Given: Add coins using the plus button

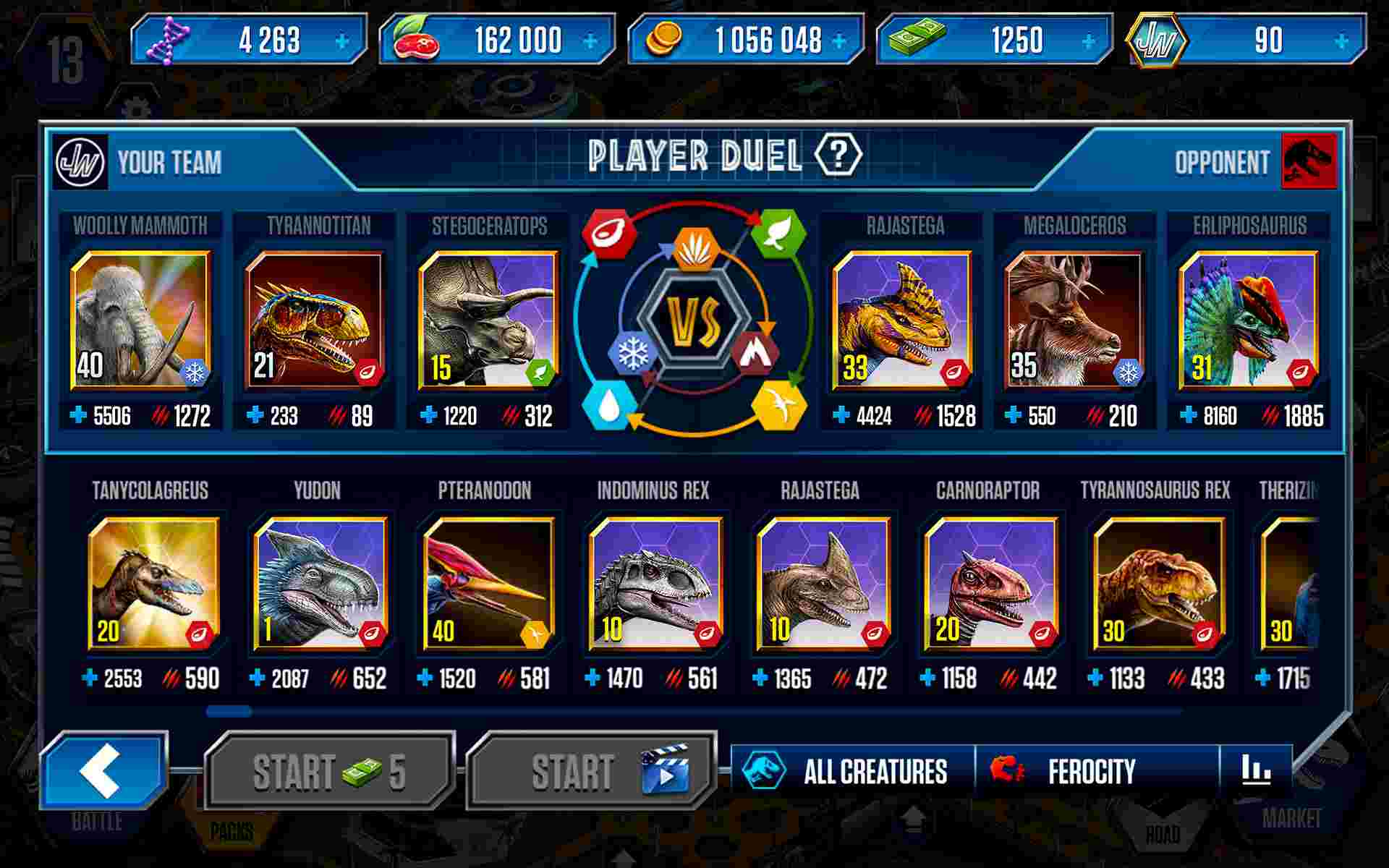Looking at the screenshot, I should 838,41.
